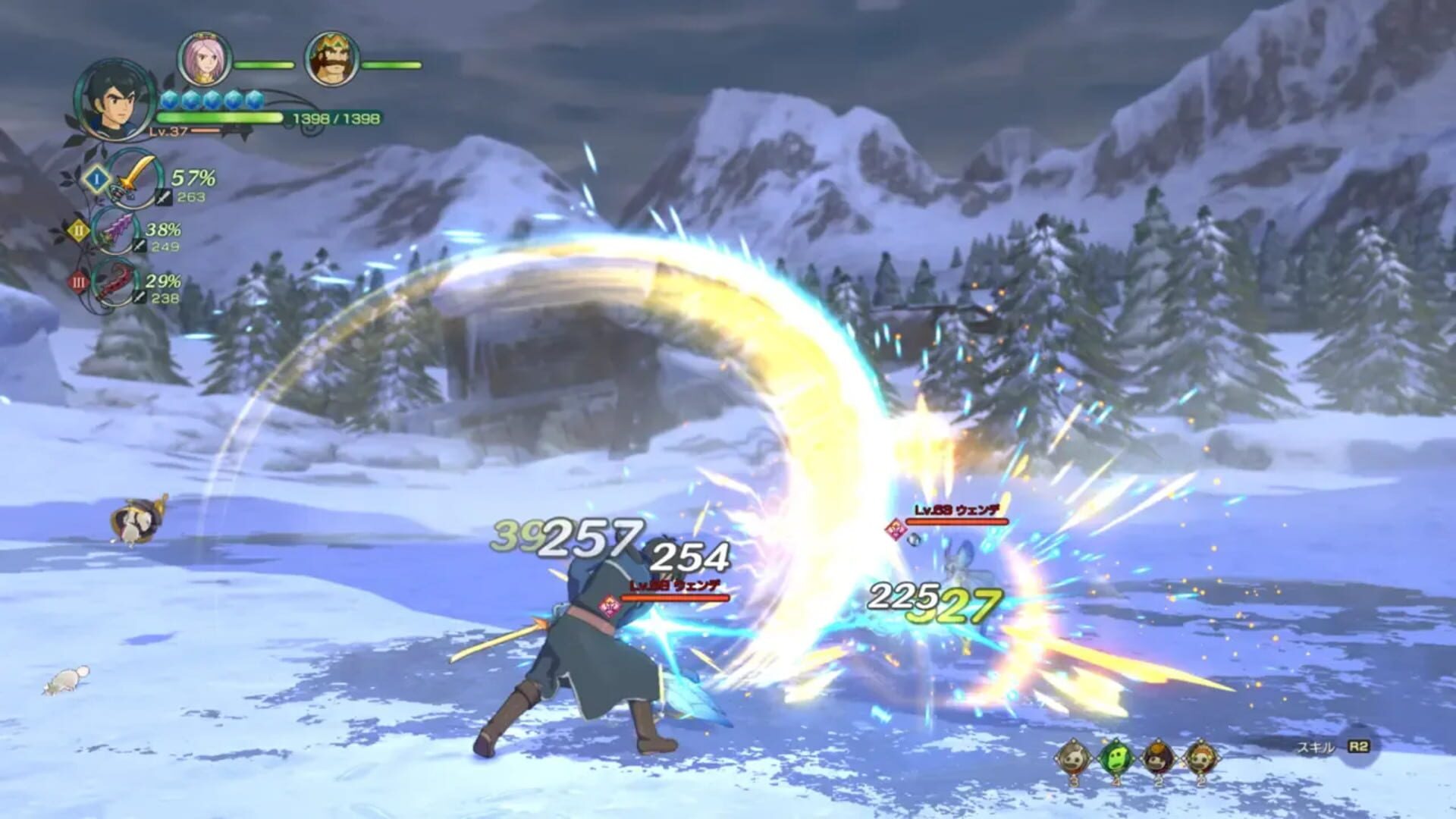Select the orange Higgledy icon on the far right

pyautogui.click(x=1200, y=758)
